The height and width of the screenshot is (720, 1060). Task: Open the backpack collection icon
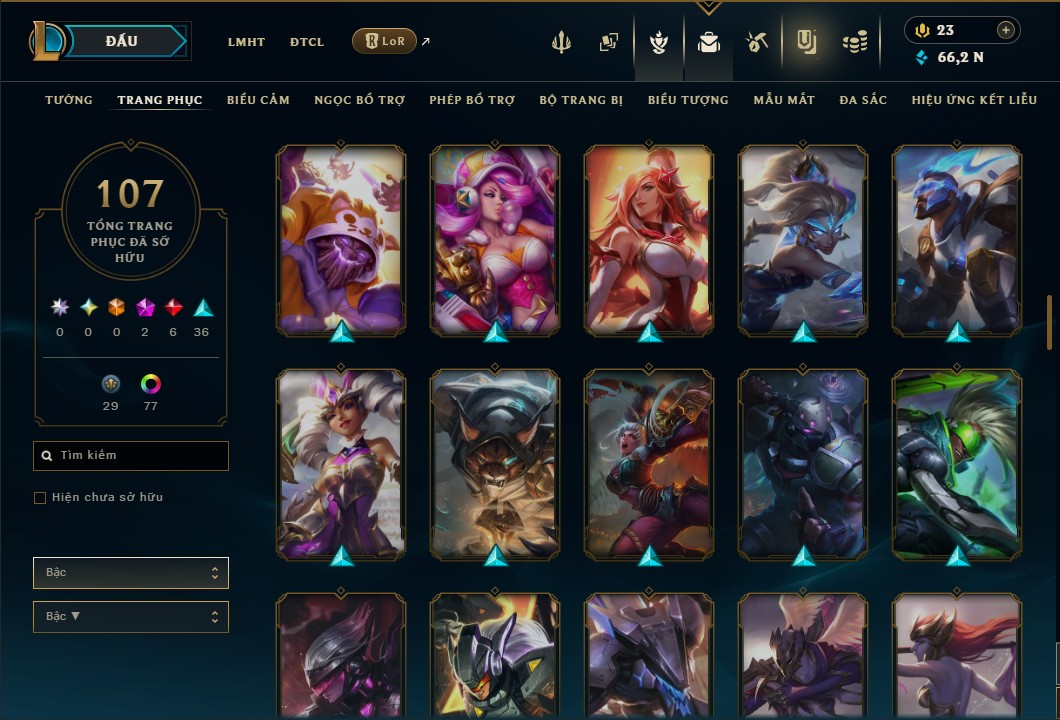709,42
